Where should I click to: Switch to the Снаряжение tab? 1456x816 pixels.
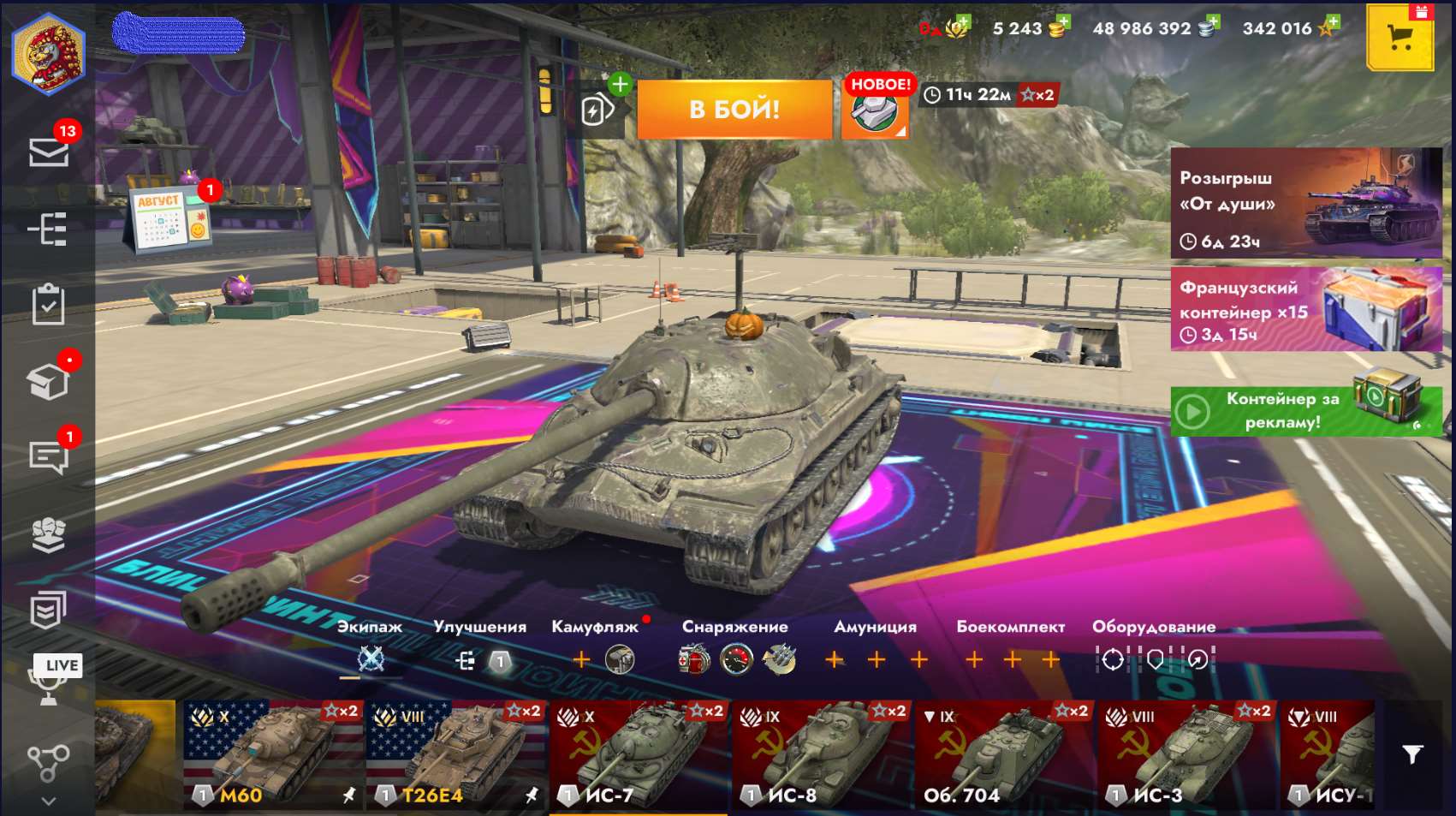[734, 627]
